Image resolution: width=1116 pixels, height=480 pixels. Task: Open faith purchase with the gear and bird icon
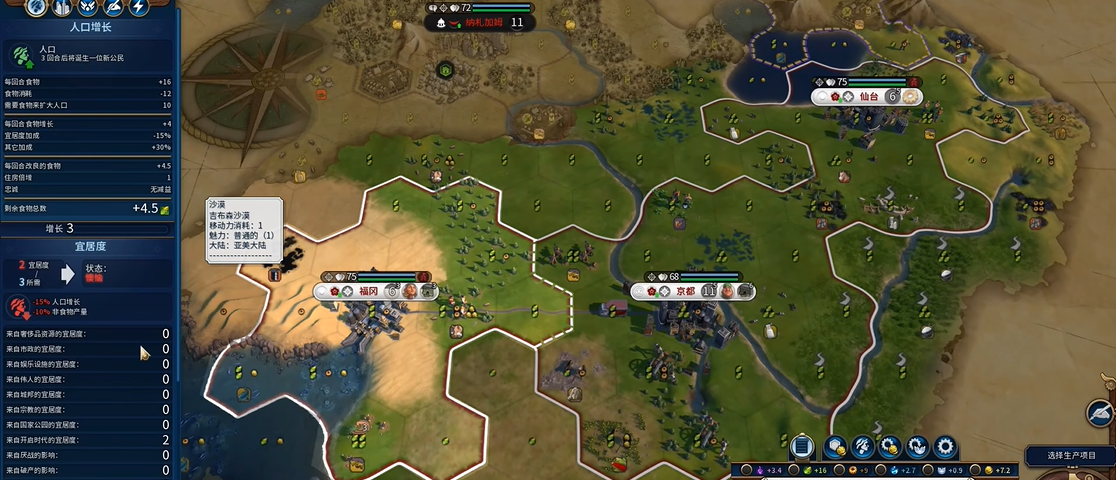click(x=916, y=446)
